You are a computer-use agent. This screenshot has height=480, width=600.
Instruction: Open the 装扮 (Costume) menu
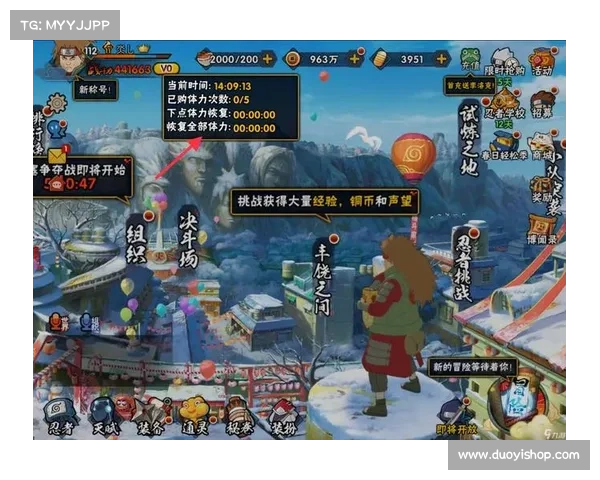click(283, 413)
